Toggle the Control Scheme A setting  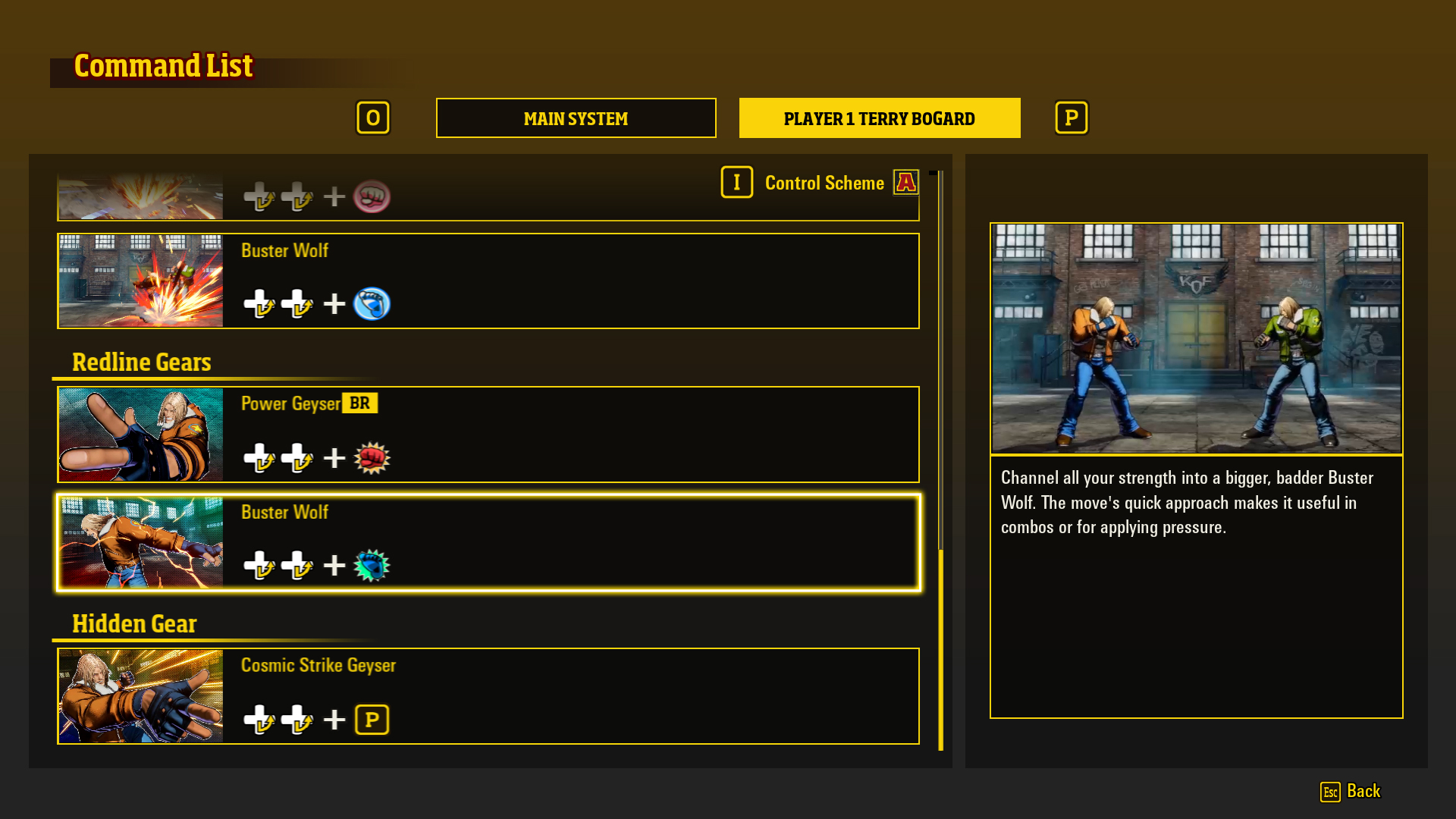click(x=905, y=182)
